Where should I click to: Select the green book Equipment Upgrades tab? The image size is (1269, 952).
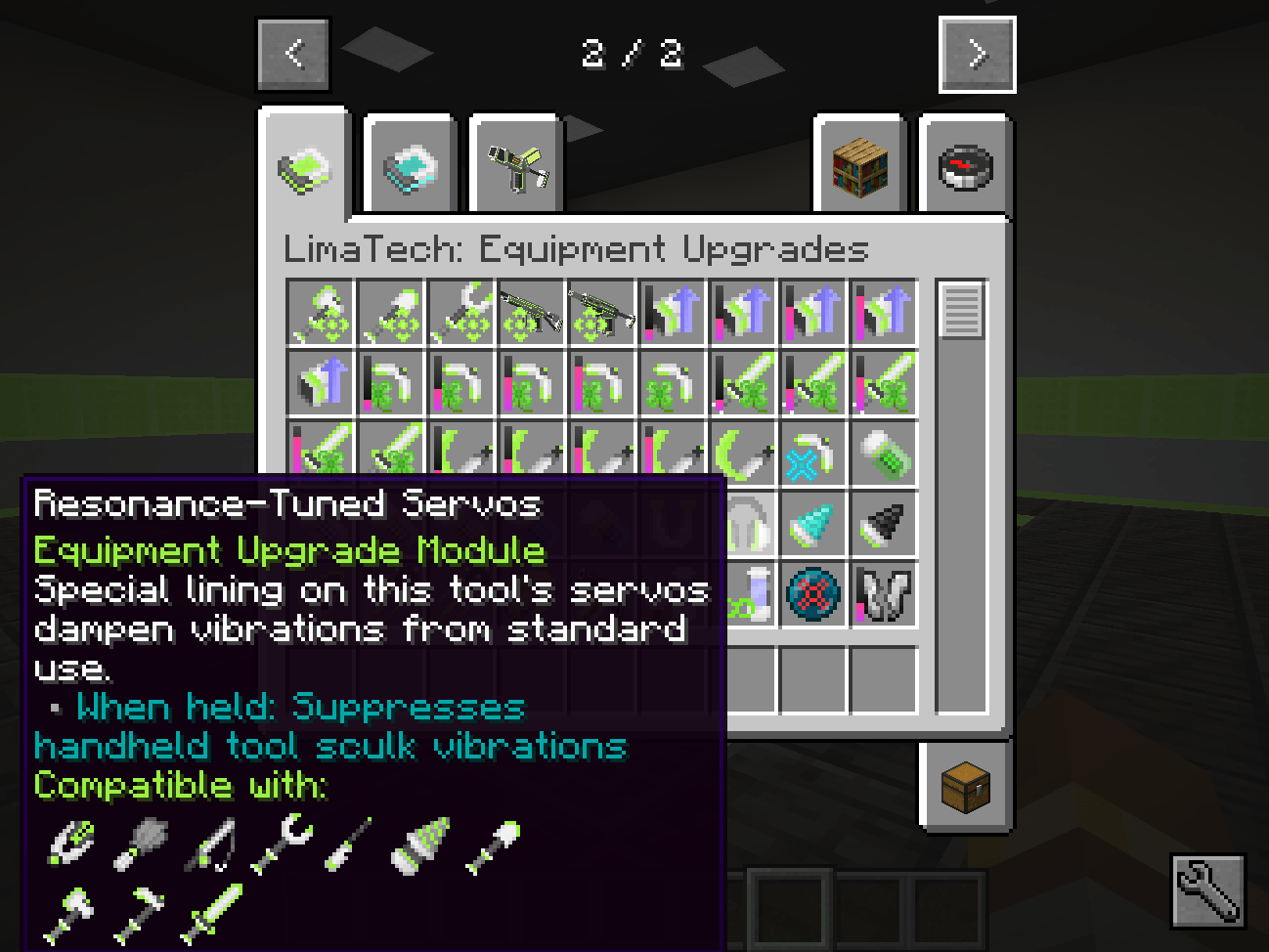pyautogui.click(x=304, y=165)
